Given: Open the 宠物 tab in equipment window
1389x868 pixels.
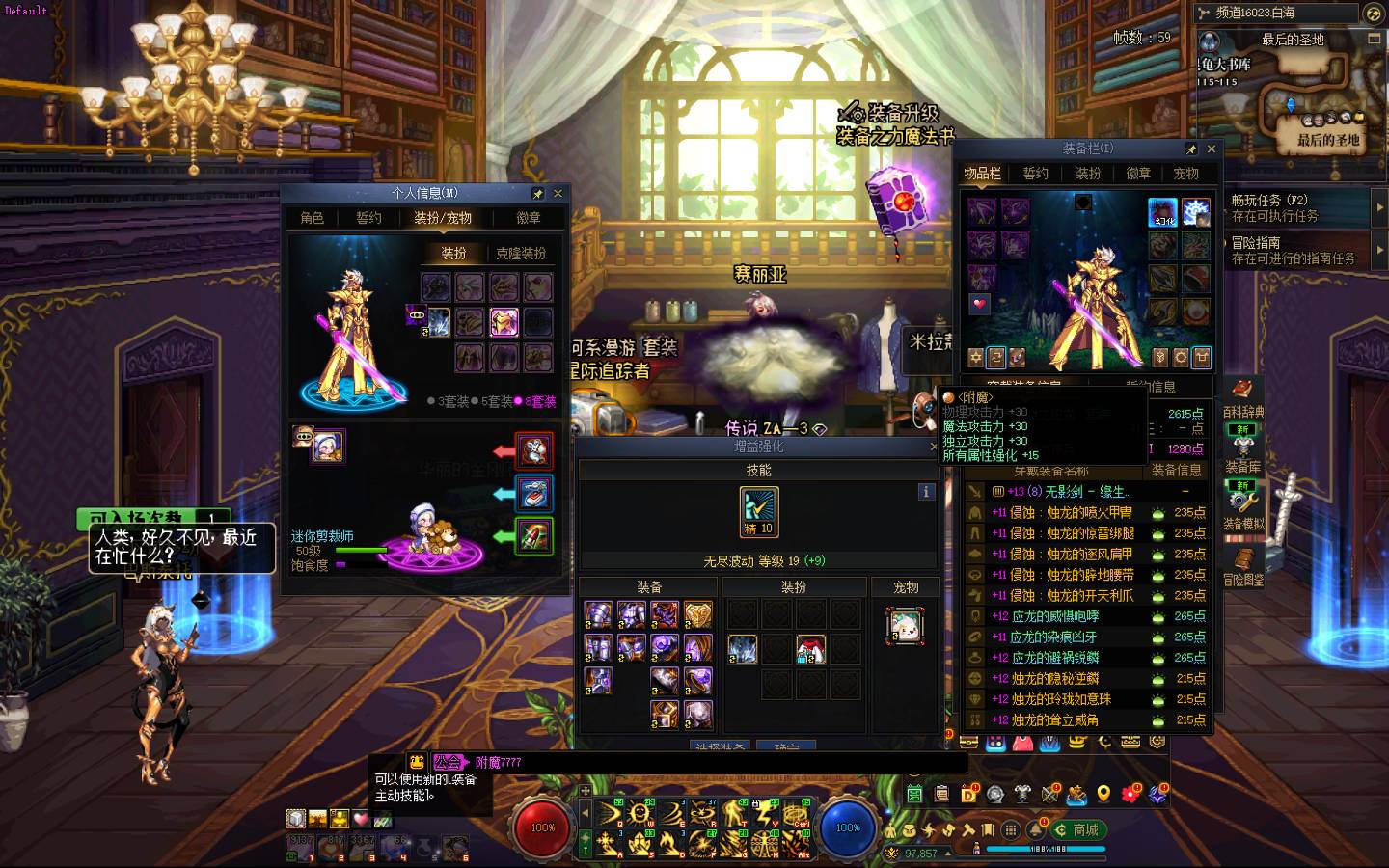Looking at the screenshot, I should 1185,174.
